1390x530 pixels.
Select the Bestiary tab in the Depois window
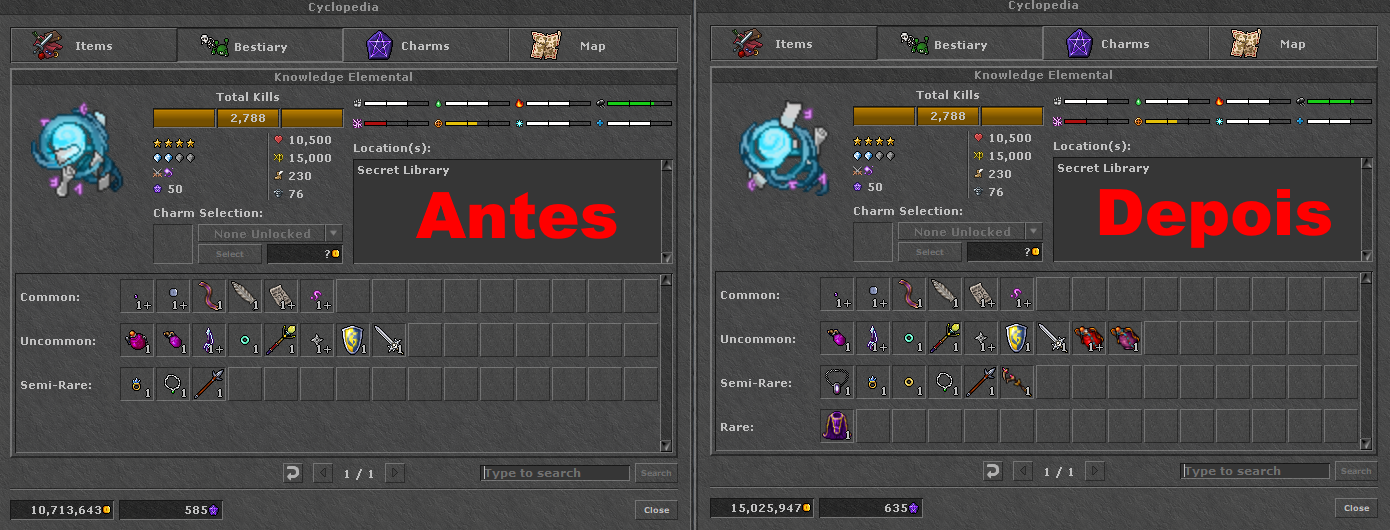(x=959, y=44)
